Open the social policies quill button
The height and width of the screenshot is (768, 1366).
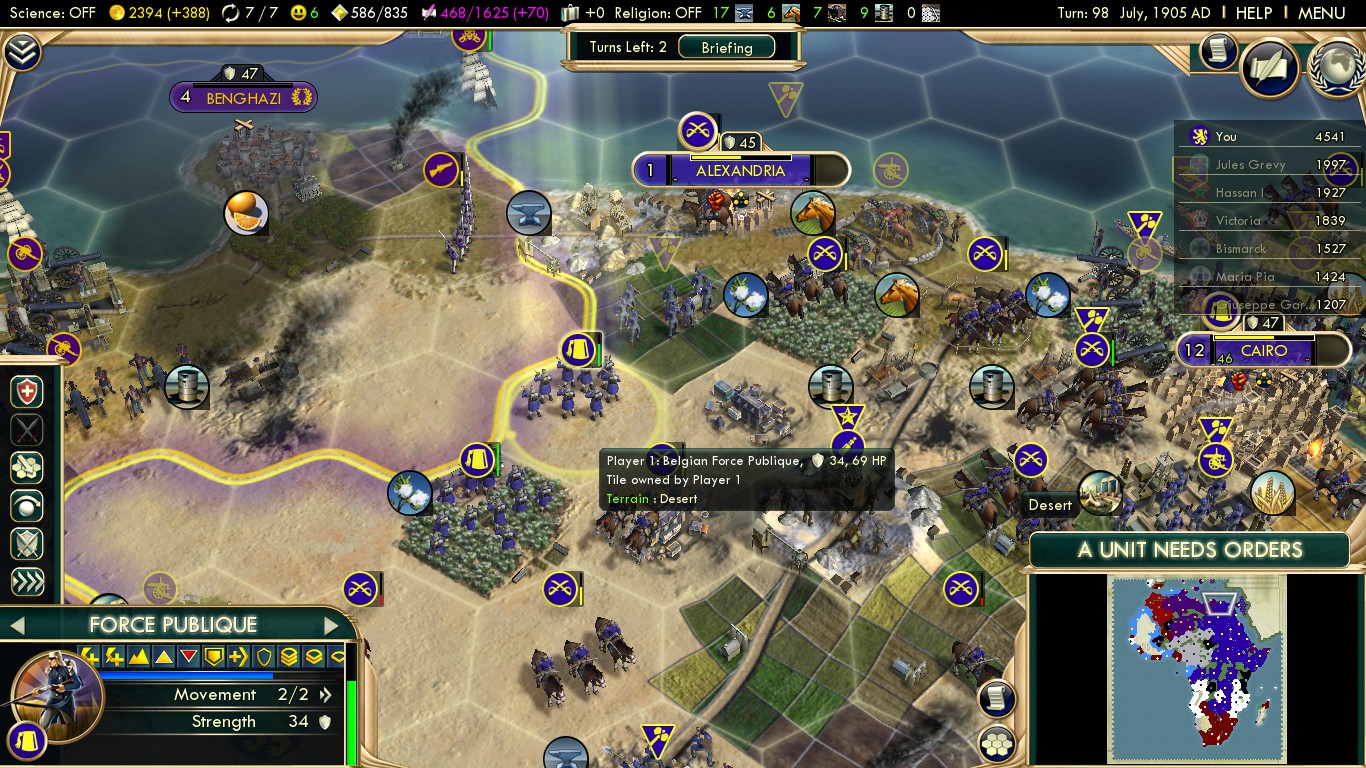(1269, 68)
